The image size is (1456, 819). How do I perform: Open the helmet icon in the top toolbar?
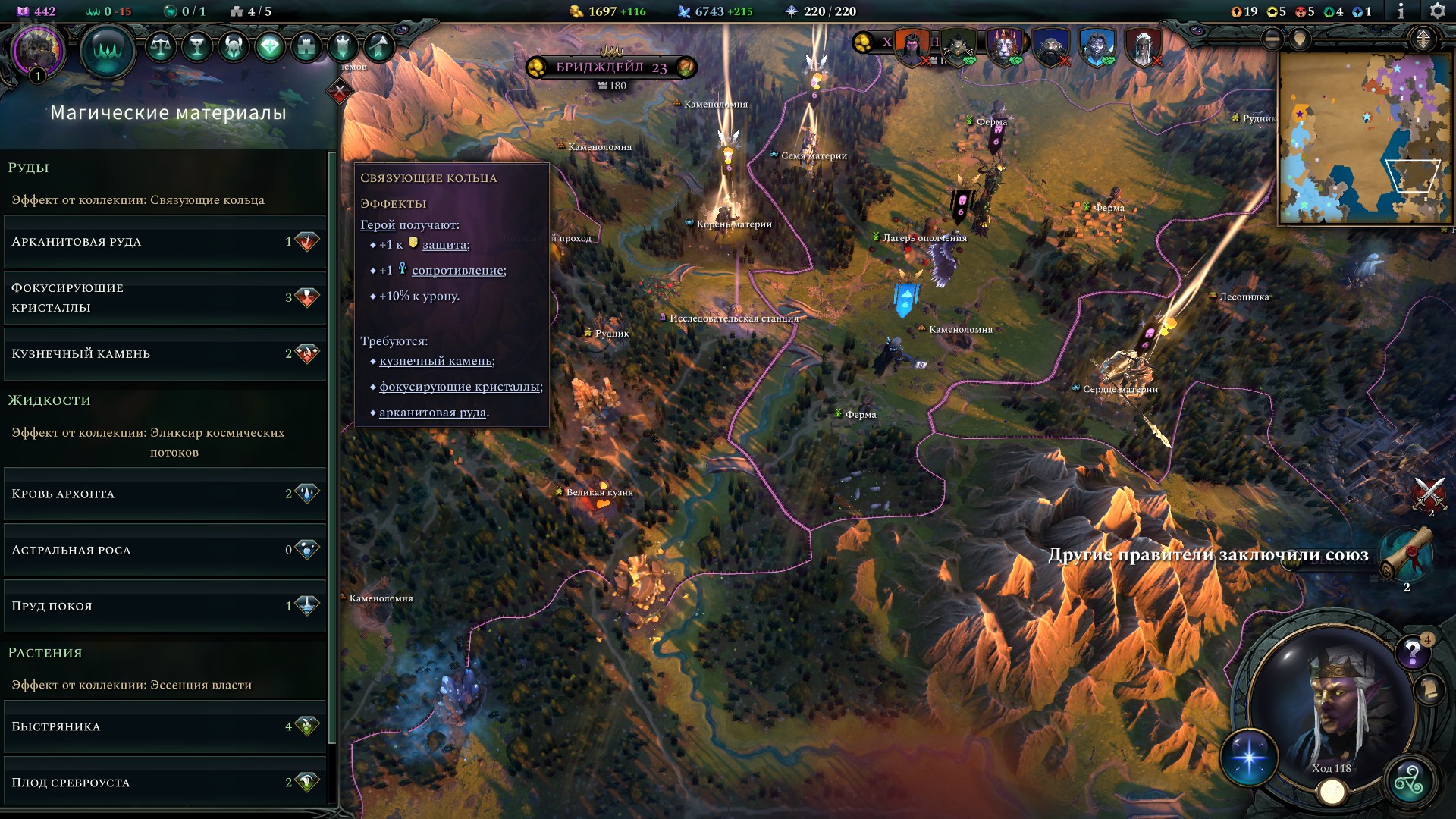coord(234,47)
